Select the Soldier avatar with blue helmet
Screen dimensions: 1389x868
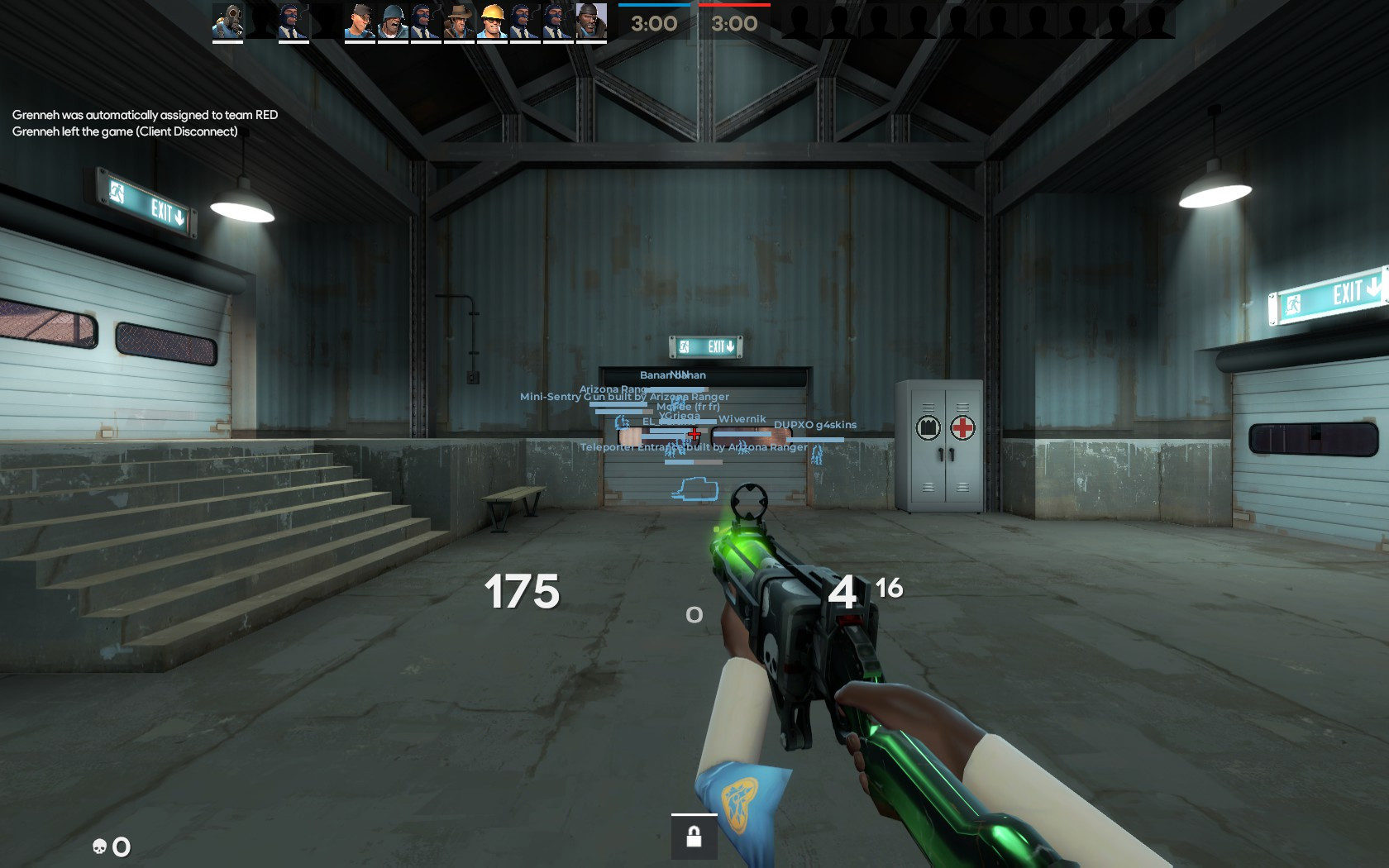click(x=394, y=21)
